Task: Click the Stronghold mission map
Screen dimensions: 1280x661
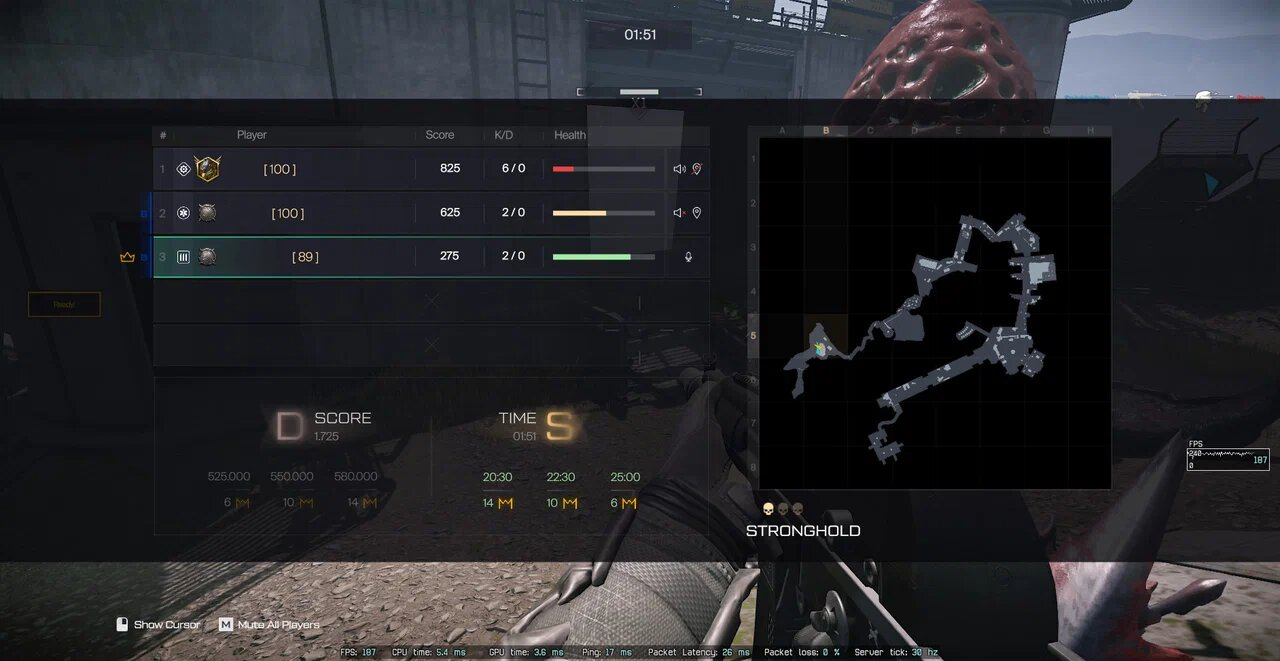Action: tap(935, 312)
